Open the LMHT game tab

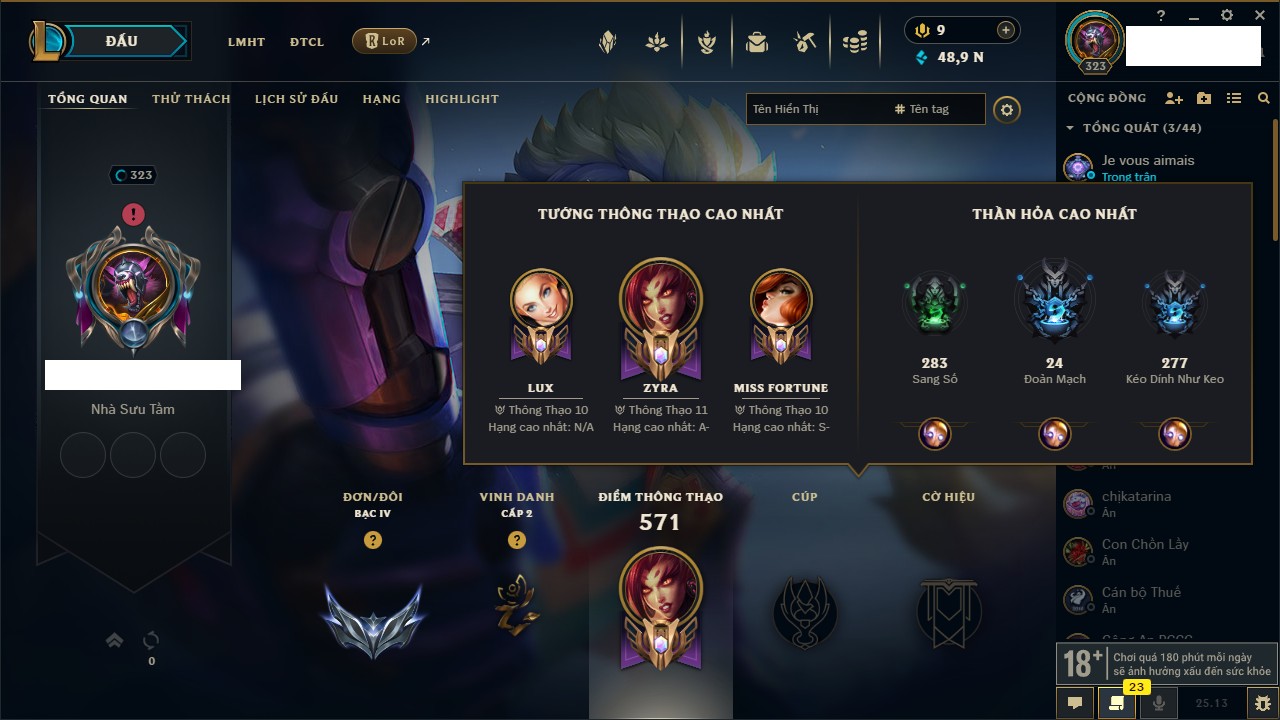246,42
